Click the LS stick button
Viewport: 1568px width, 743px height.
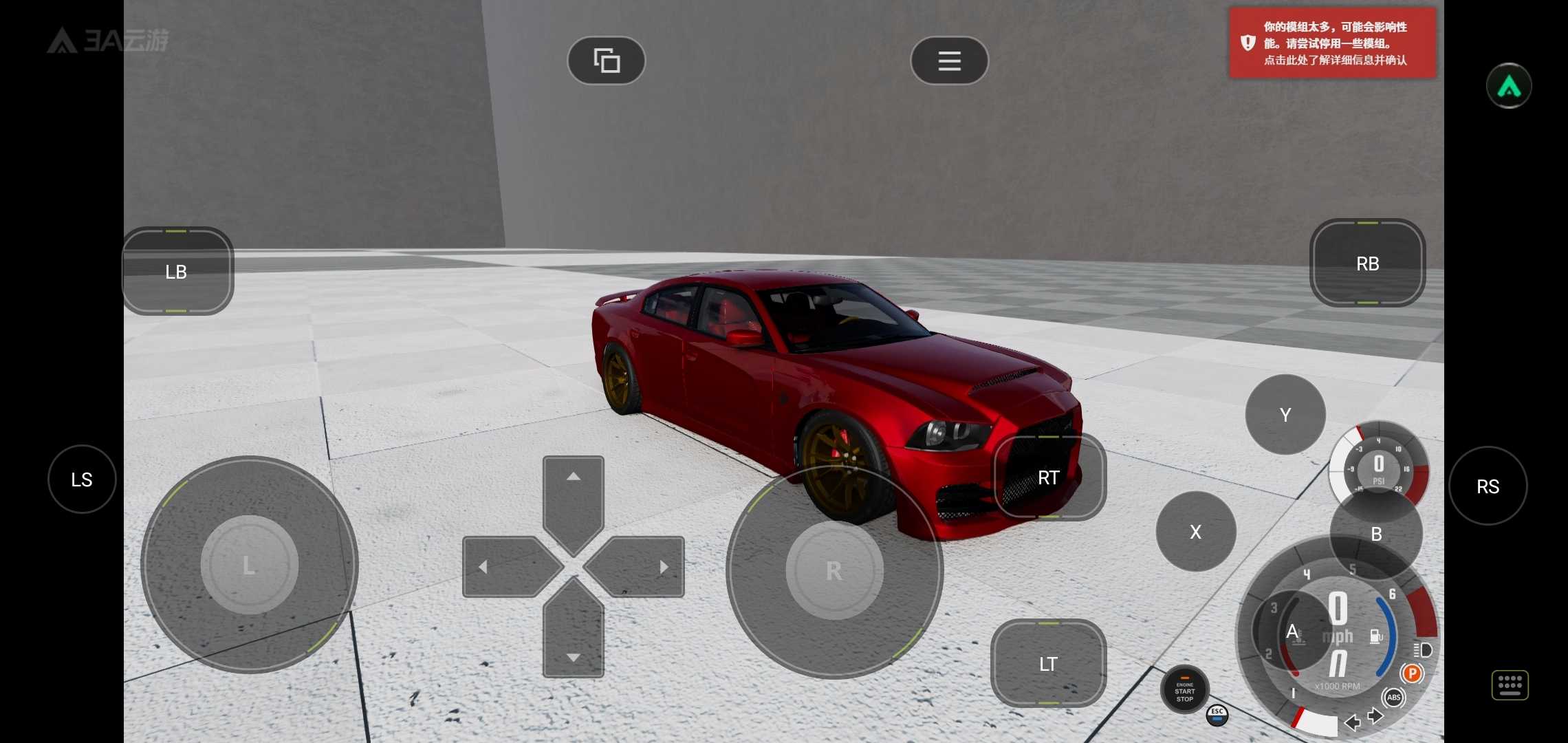(82, 480)
